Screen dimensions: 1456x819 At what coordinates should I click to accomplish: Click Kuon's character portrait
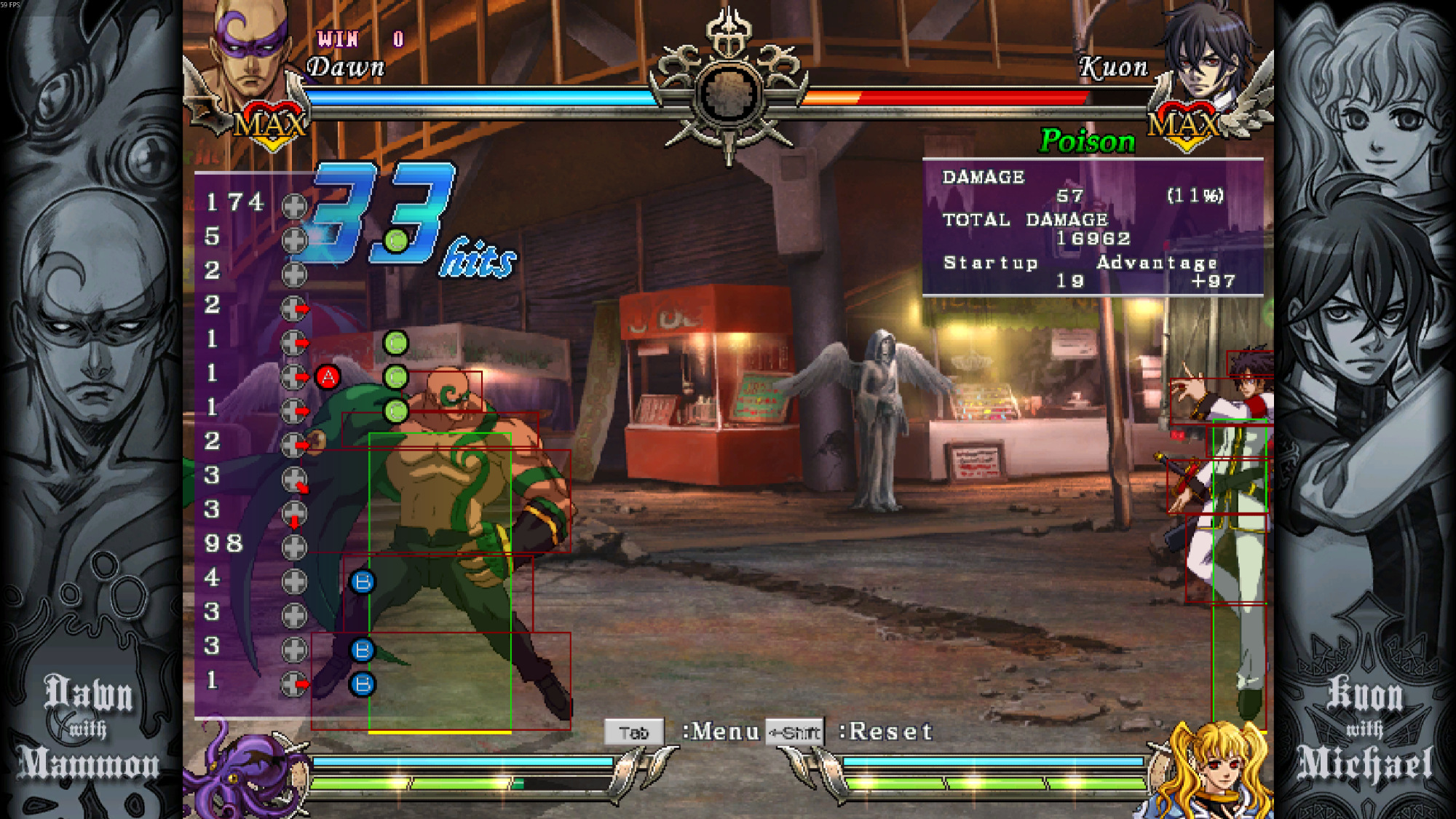[x=1206, y=55]
